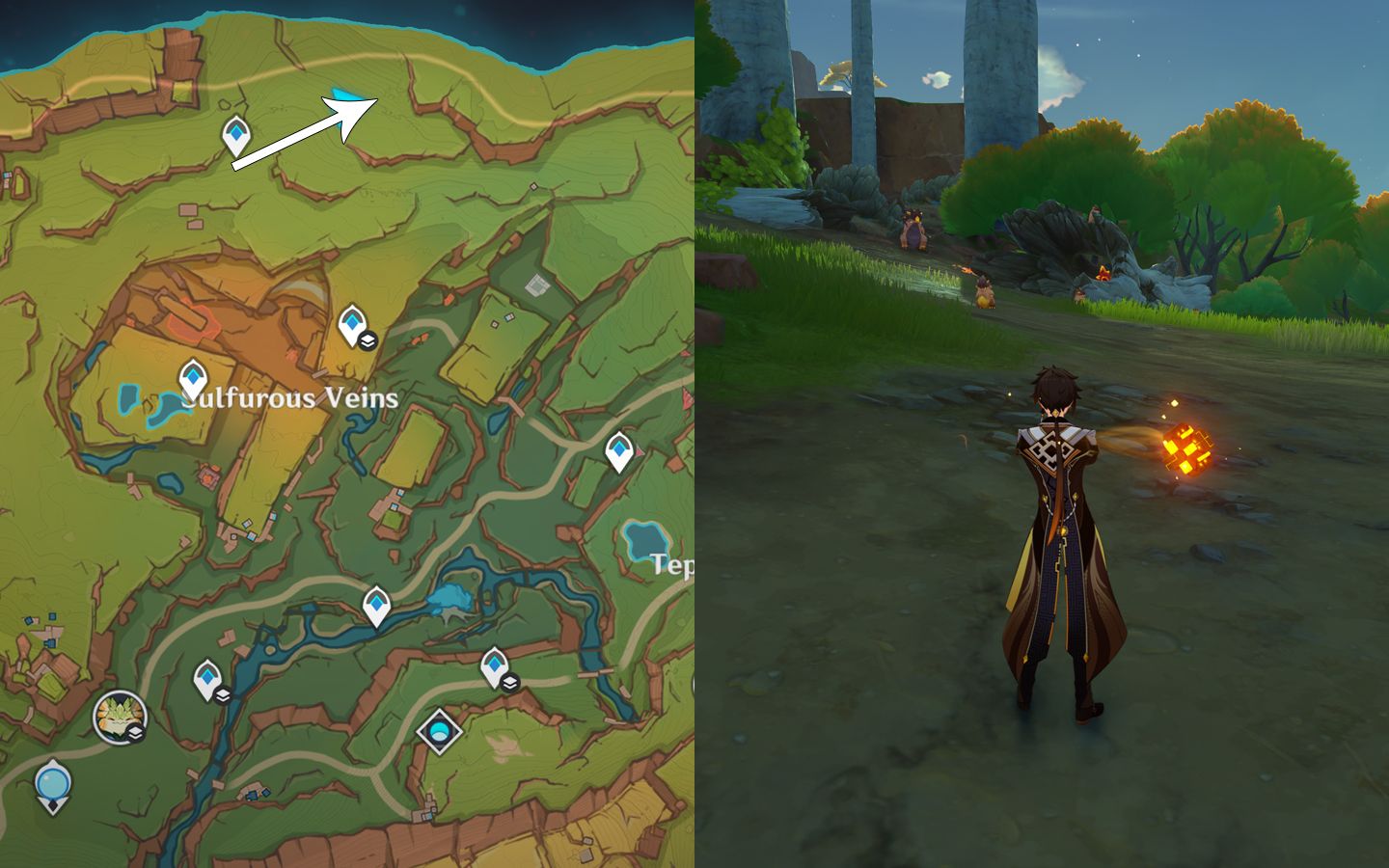1389x868 pixels.
Task: Toggle the underground layer badge near the domain waypoint
Action: [509, 685]
